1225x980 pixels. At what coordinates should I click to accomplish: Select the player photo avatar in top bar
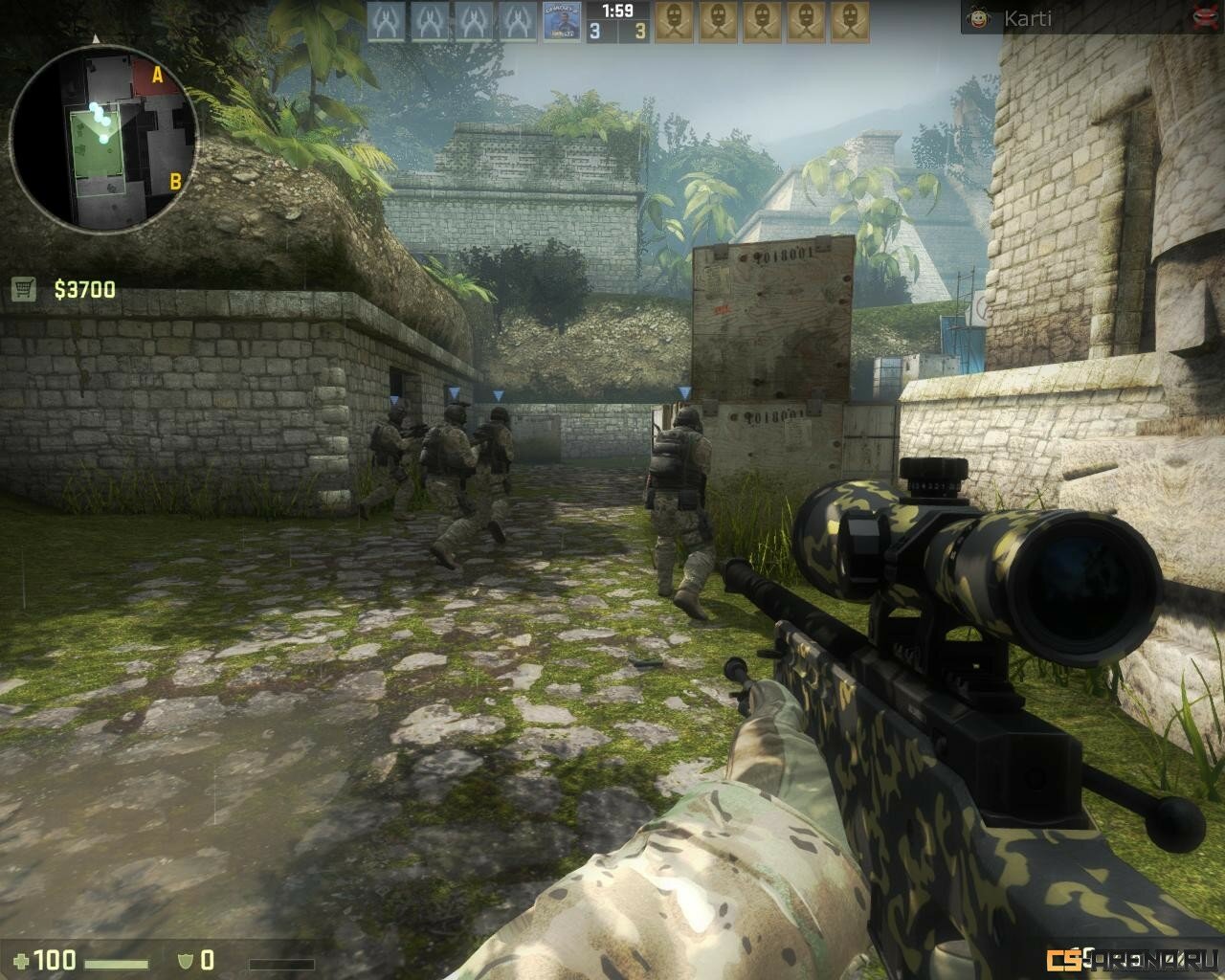click(562, 22)
